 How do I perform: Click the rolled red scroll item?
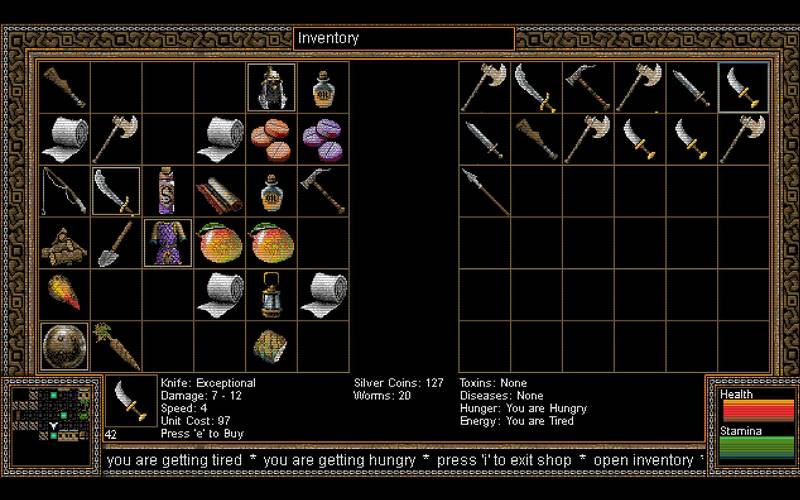(219, 191)
